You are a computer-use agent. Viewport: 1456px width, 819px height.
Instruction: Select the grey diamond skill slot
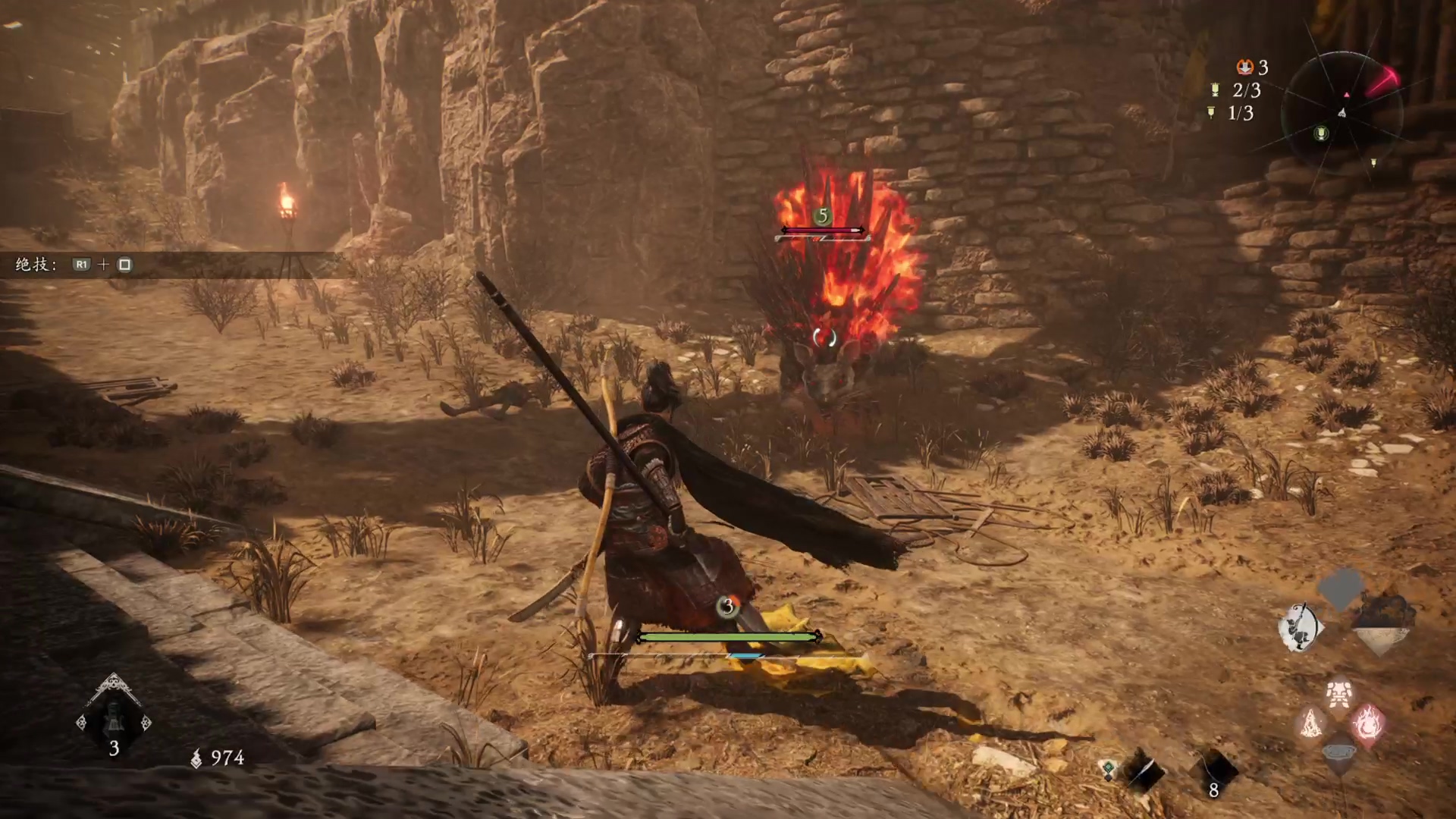click(1341, 589)
